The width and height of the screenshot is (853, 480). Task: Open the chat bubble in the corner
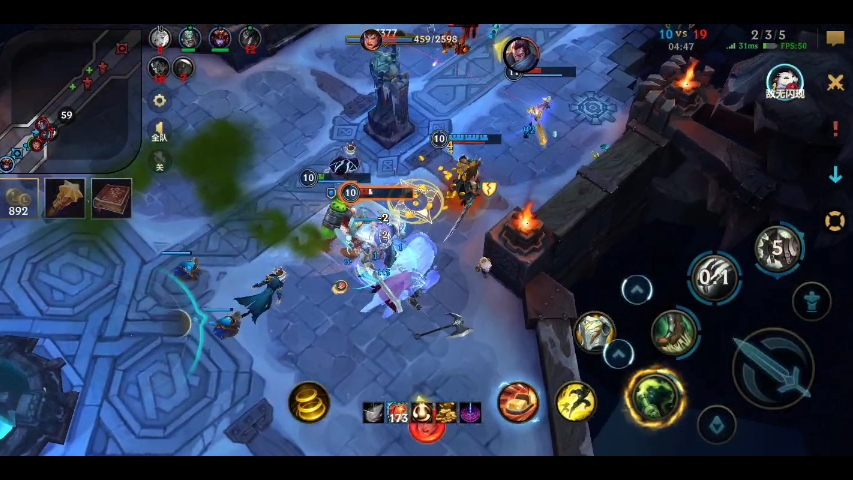(x=835, y=39)
